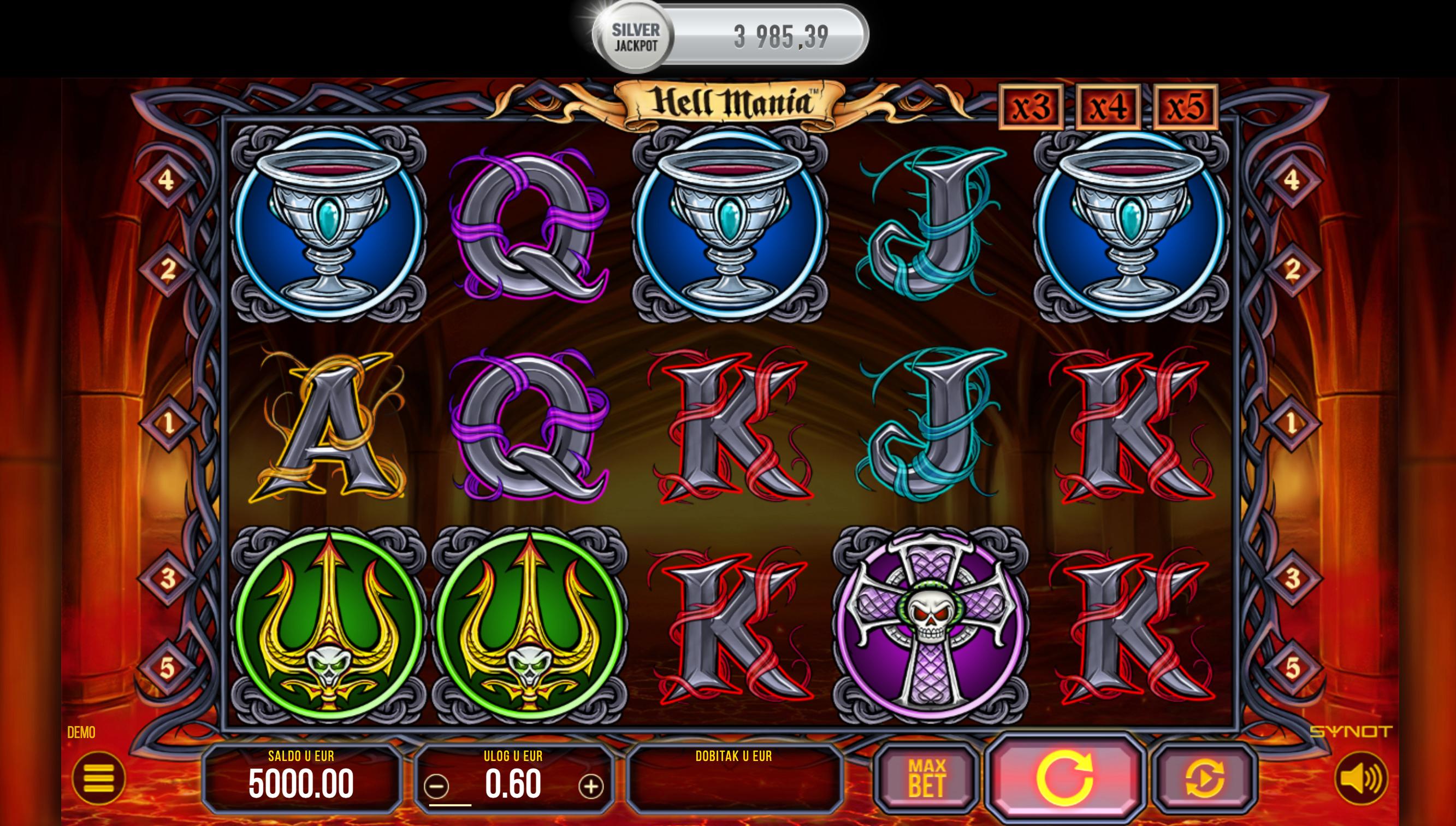1456x826 pixels.
Task: Spin the reels with the big arrow button
Action: pos(1064,777)
